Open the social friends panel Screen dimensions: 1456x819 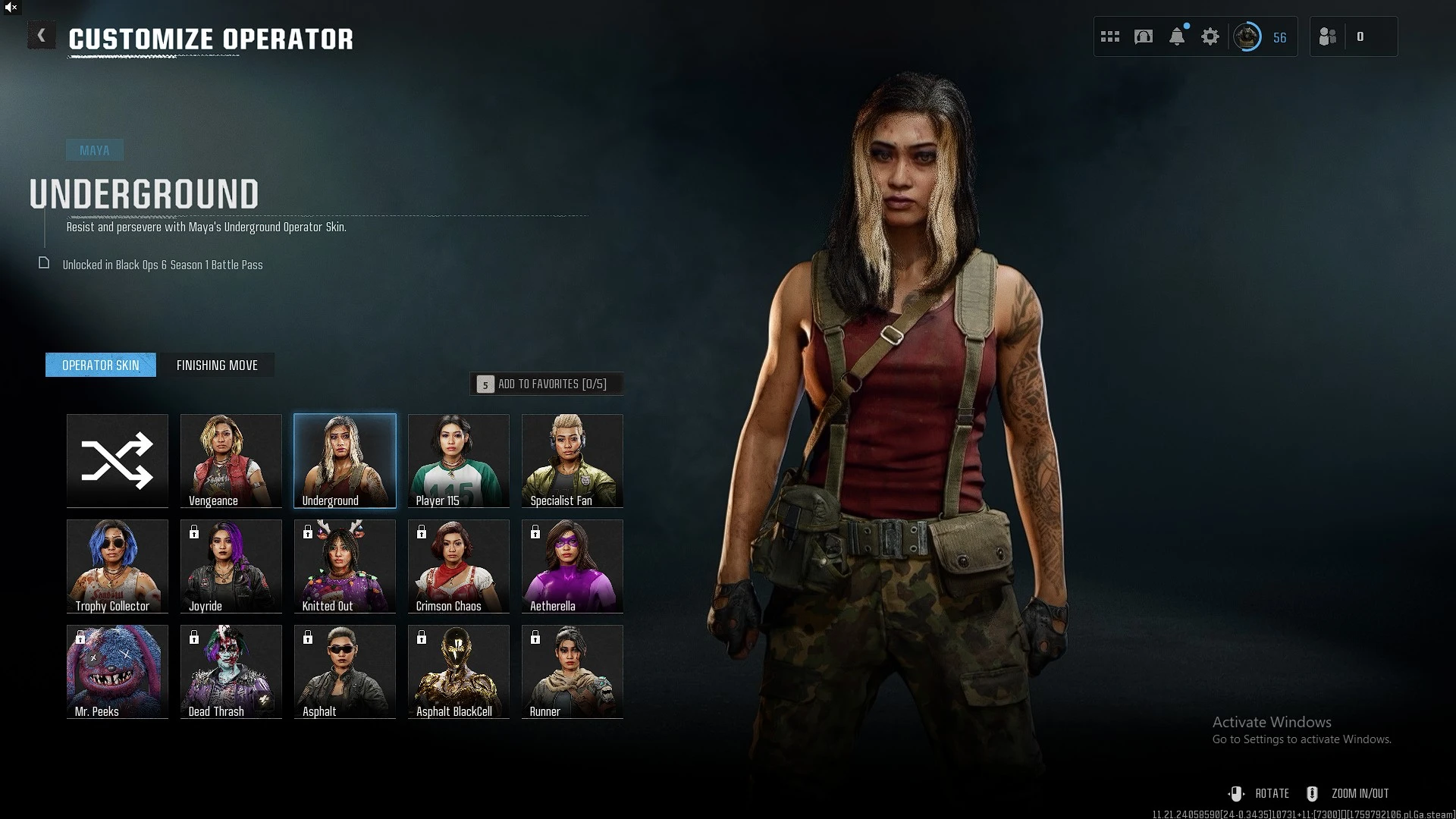point(1328,36)
